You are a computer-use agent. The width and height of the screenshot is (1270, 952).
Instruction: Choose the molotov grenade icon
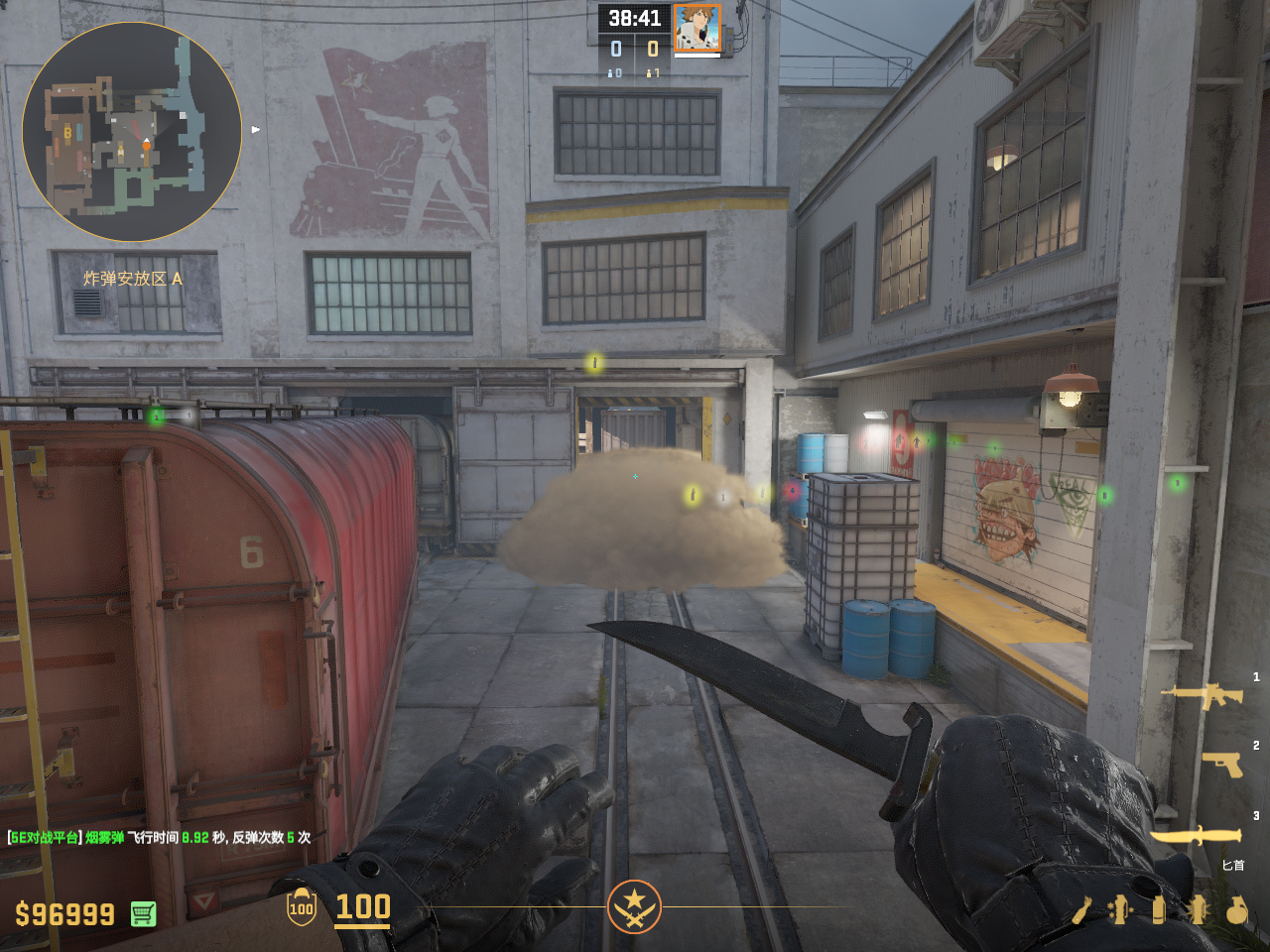pyautogui.click(x=1080, y=909)
